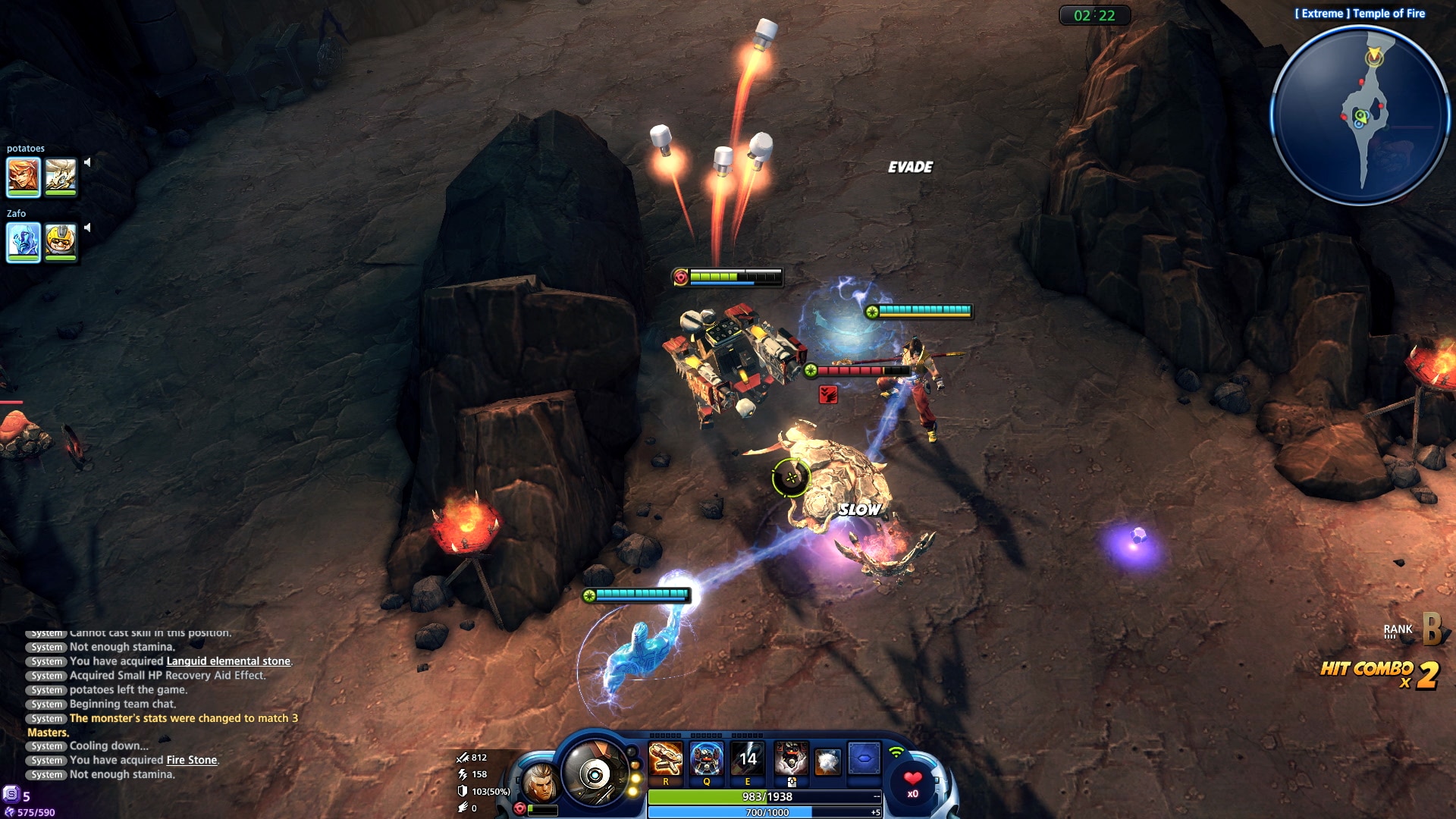Viewport: 1456px width, 819px height.
Task: Select the E skill on cooldown
Action: [x=748, y=758]
